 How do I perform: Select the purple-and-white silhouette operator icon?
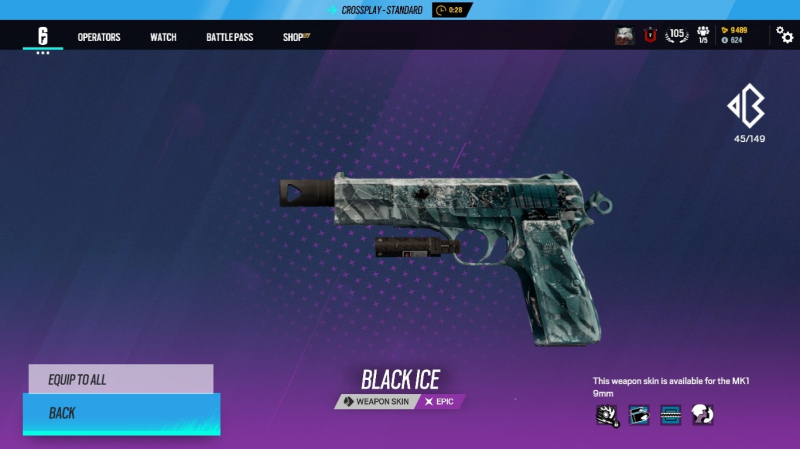pyautogui.click(x=701, y=414)
